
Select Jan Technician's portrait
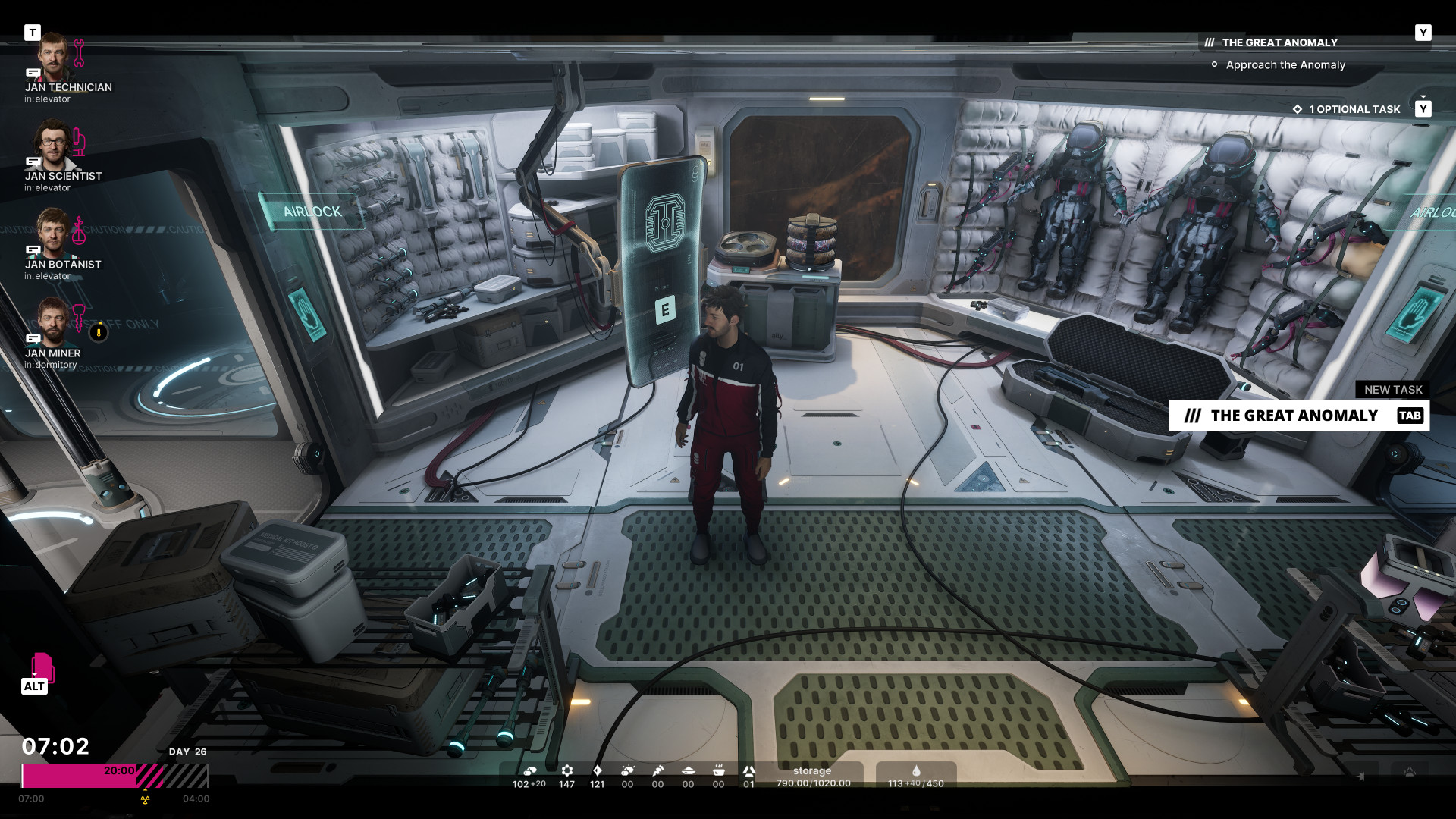coord(53,56)
